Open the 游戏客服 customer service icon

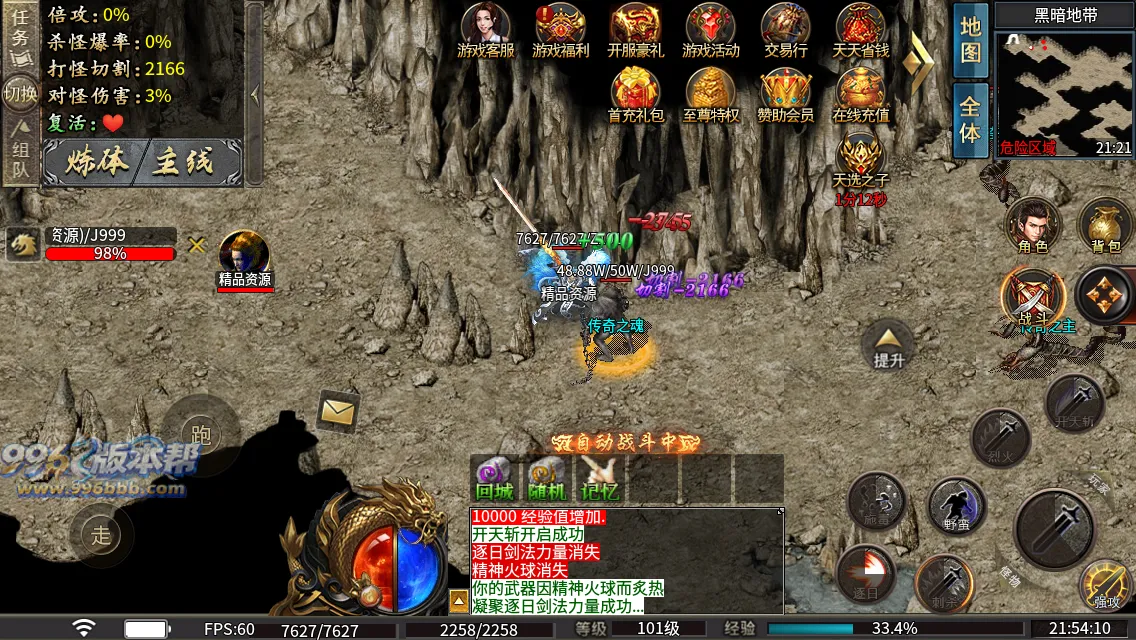(485, 27)
